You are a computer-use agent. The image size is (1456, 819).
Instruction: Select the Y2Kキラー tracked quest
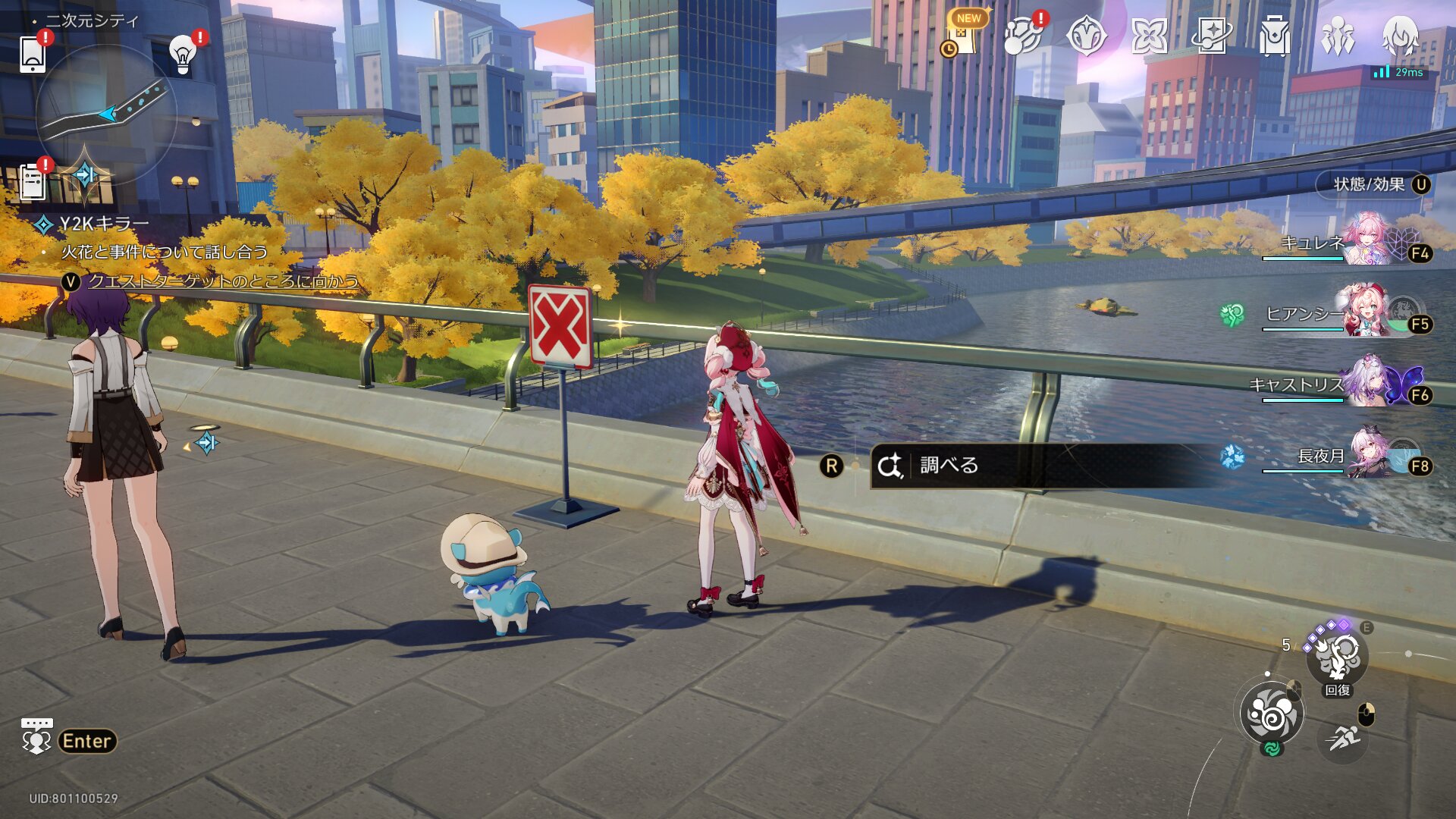pyautogui.click(x=103, y=224)
